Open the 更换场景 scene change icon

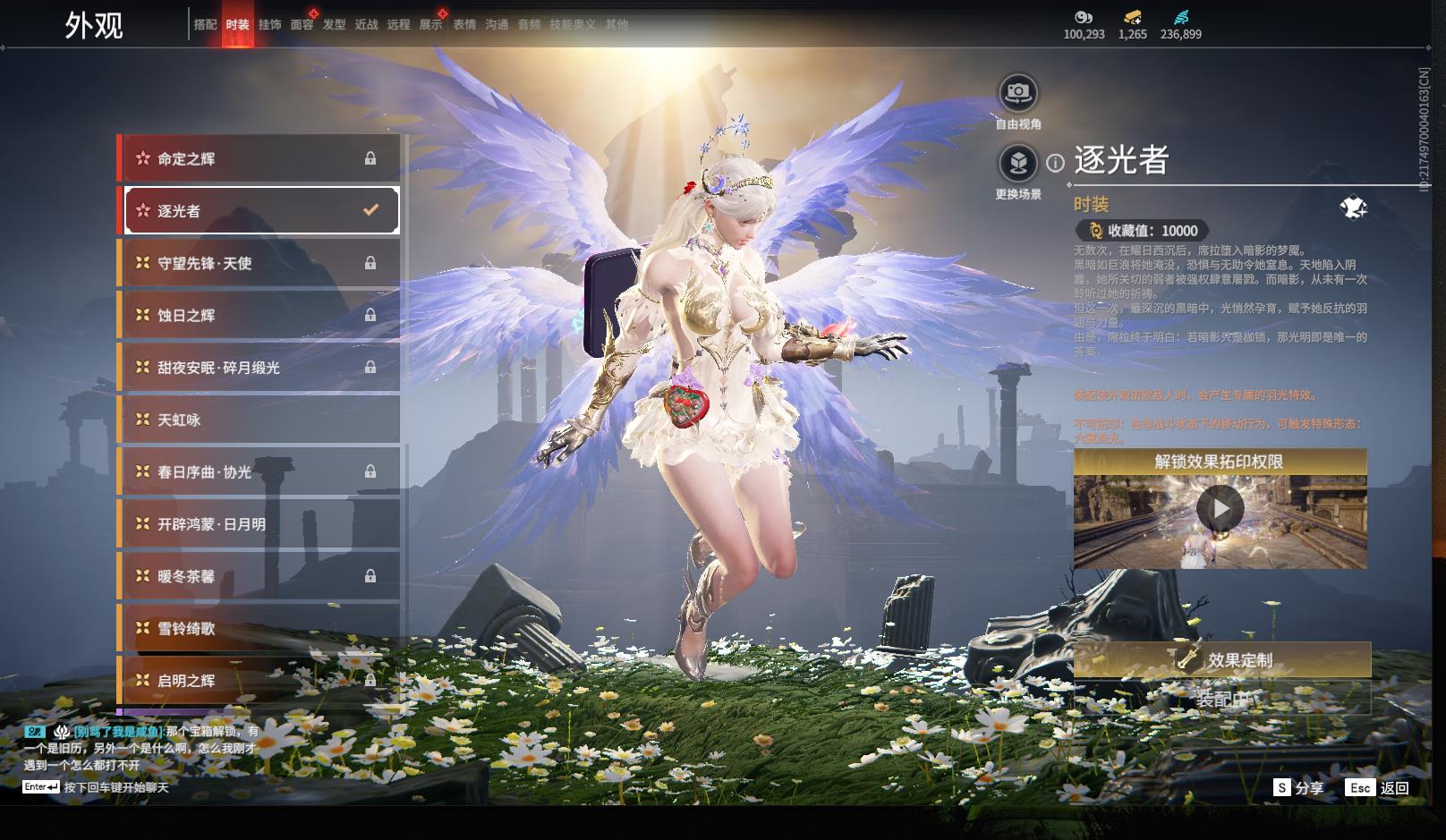(x=1018, y=164)
